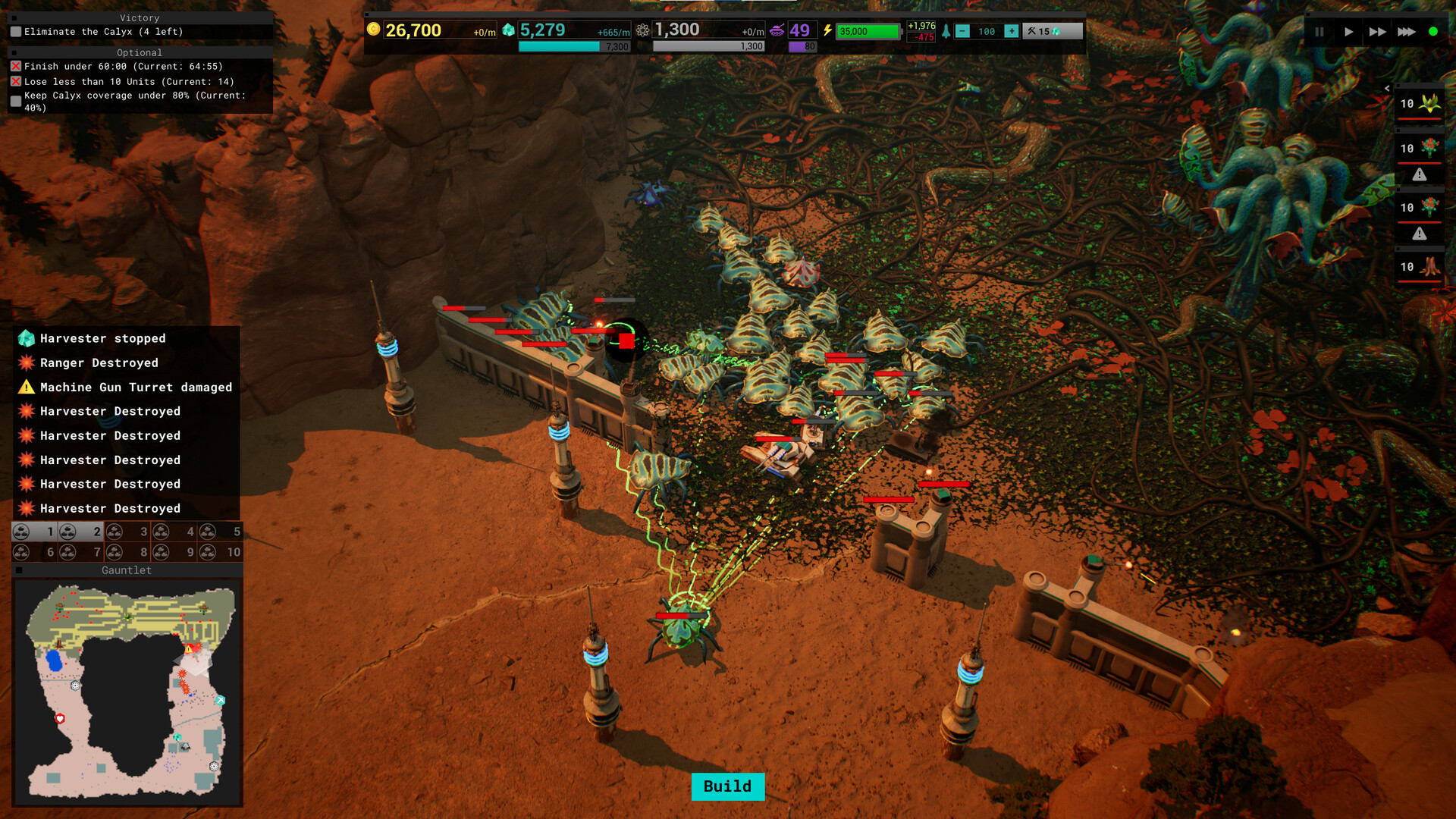This screenshot has height=819, width=1456.
Task: Select the gold coin currency icon
Action: tap(375, 30)
